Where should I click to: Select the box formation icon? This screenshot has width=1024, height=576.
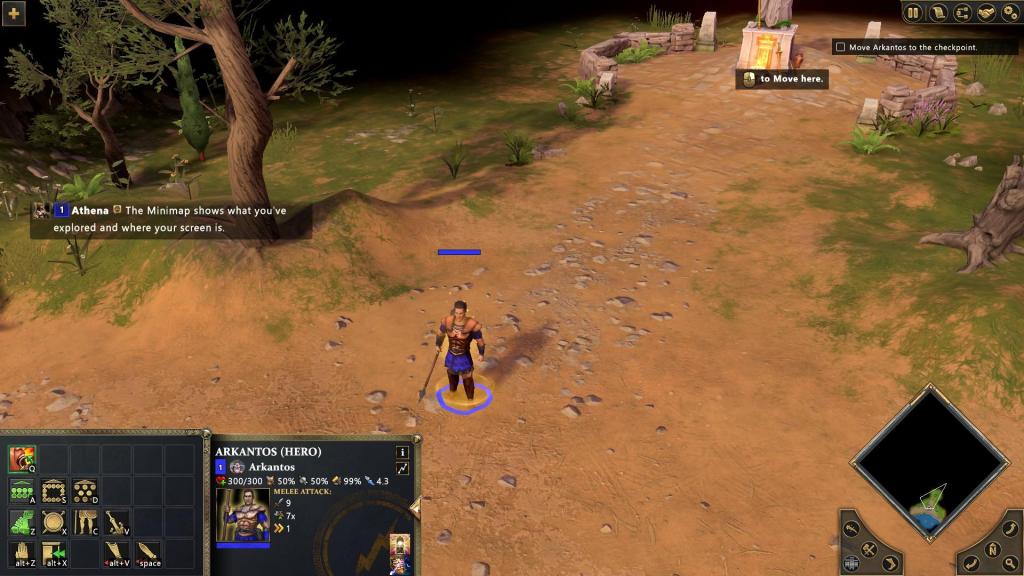[53, 491]
